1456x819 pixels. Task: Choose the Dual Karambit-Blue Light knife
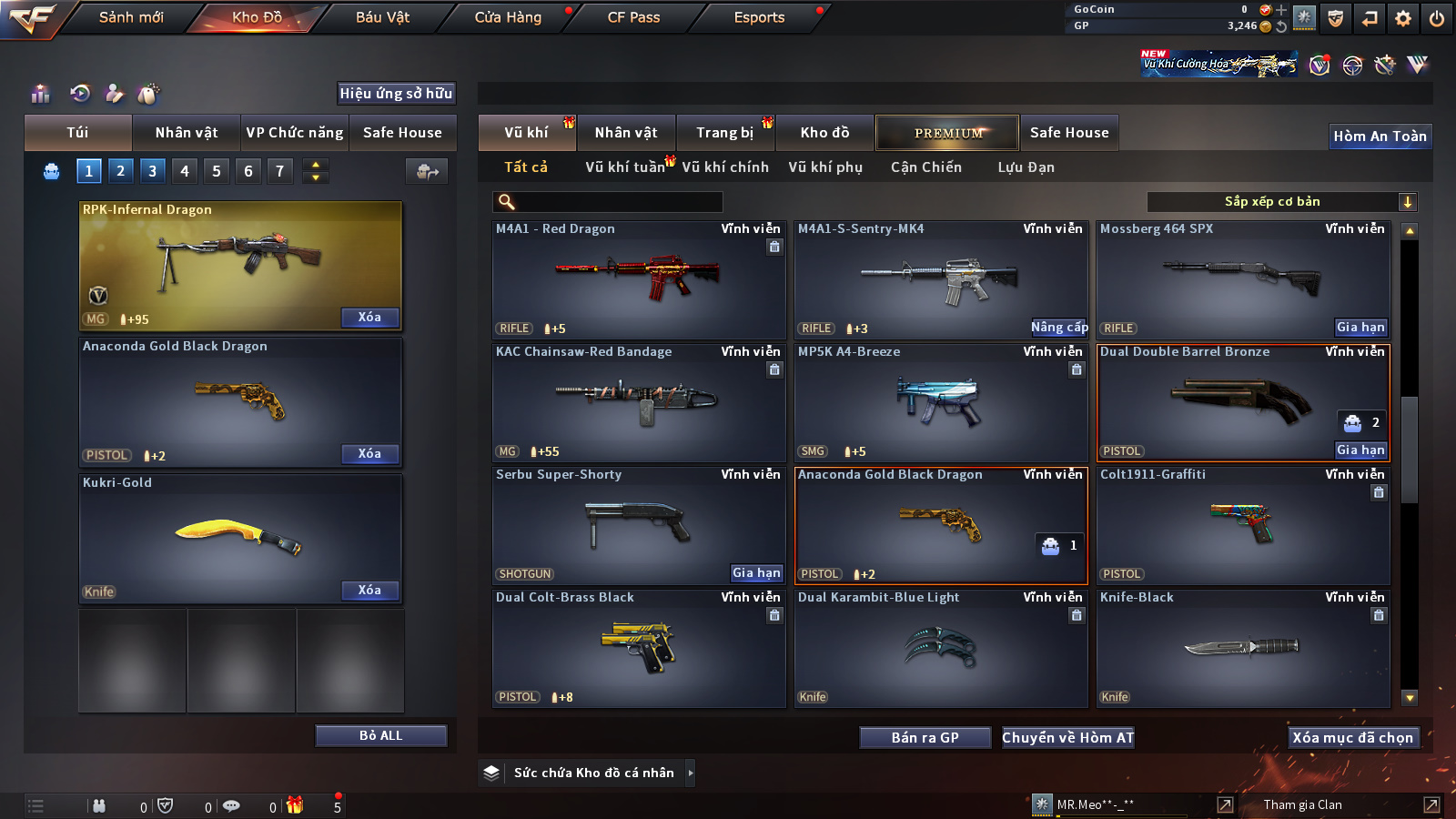click(x=940, y=648)
